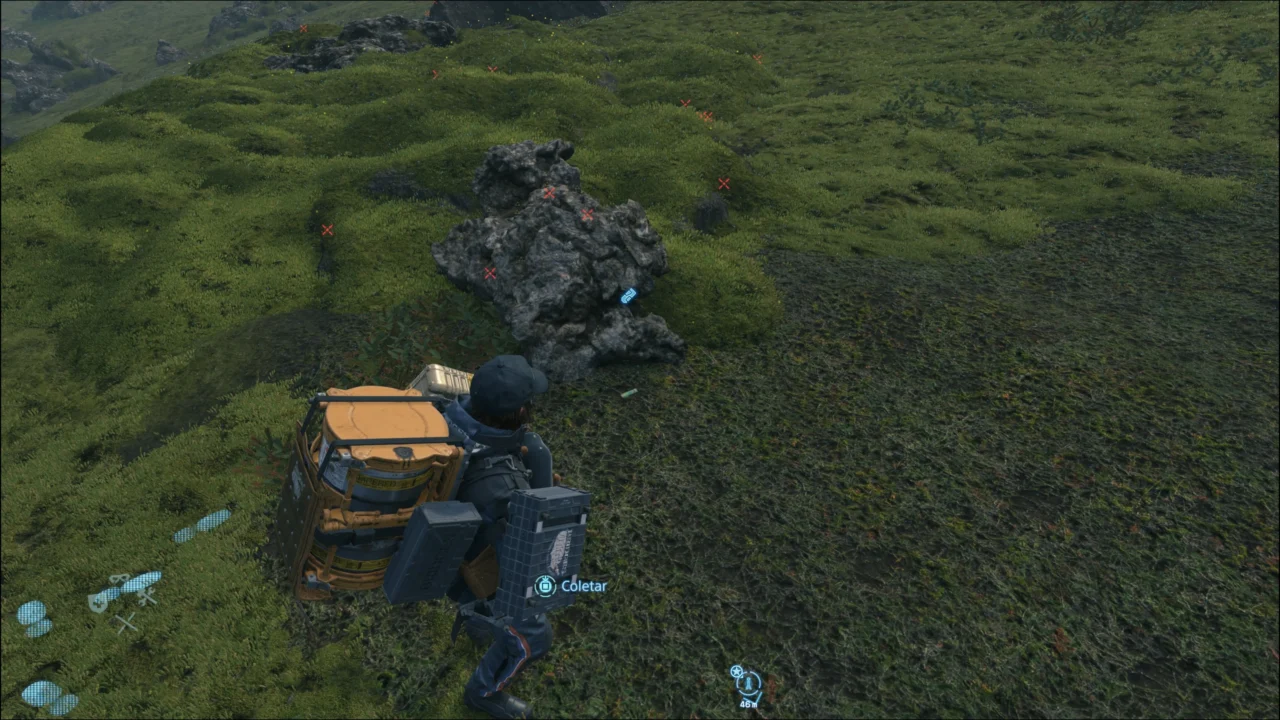Activate the Coletar pickup prompt

point(585,586)
